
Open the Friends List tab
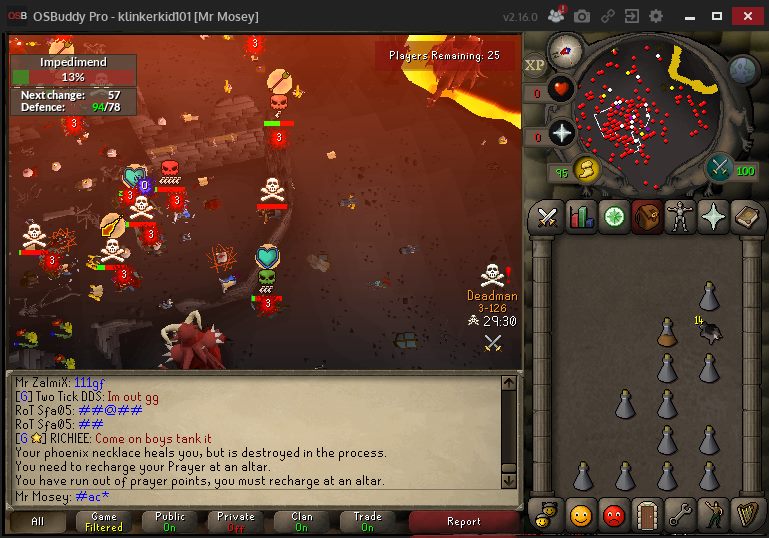(x=581, y=515)
